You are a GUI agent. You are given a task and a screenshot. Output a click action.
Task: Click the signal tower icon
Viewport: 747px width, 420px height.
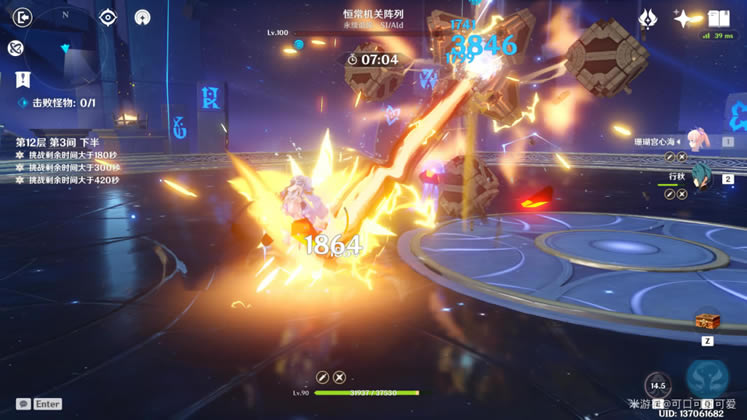pos(142,17)
